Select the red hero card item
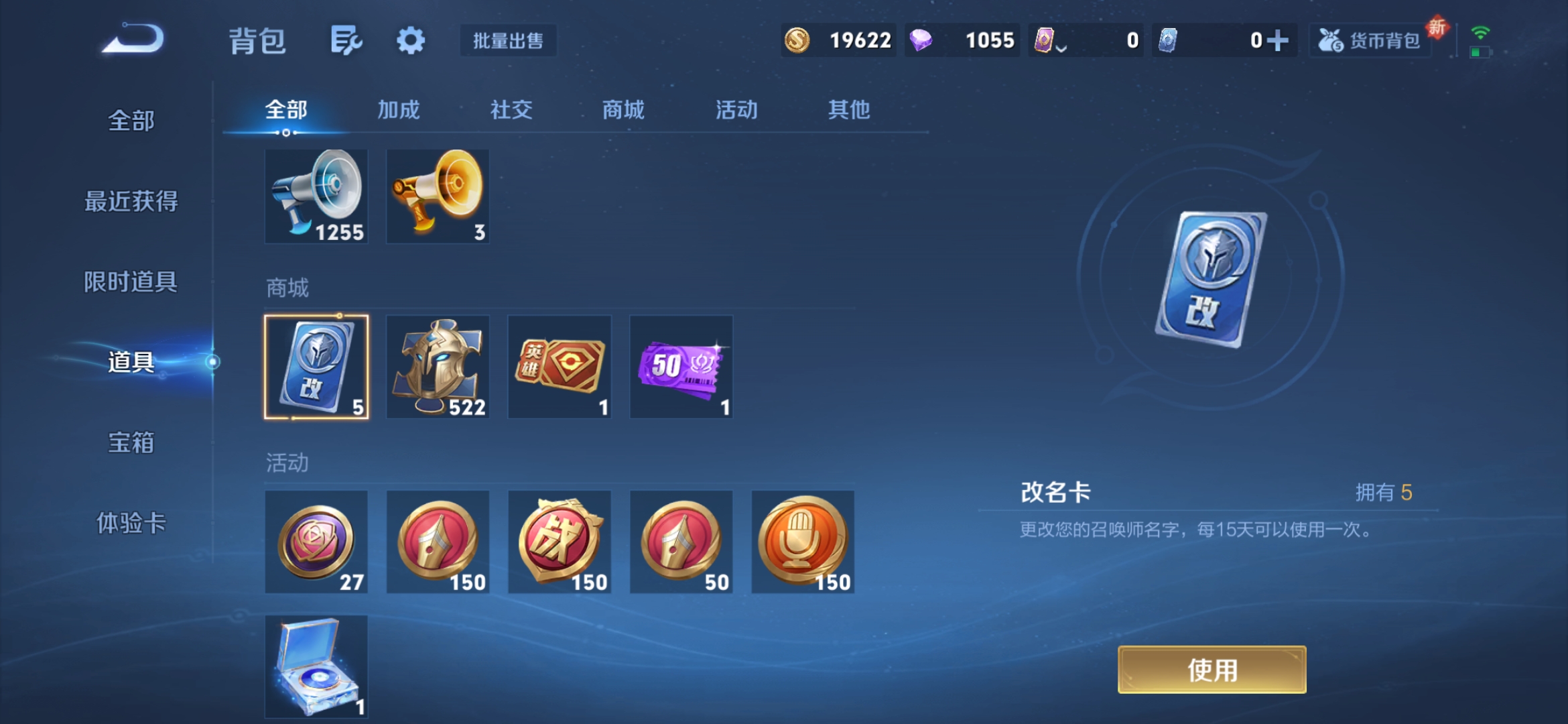Screen dimensions: 1568x724 pos(560,366)
